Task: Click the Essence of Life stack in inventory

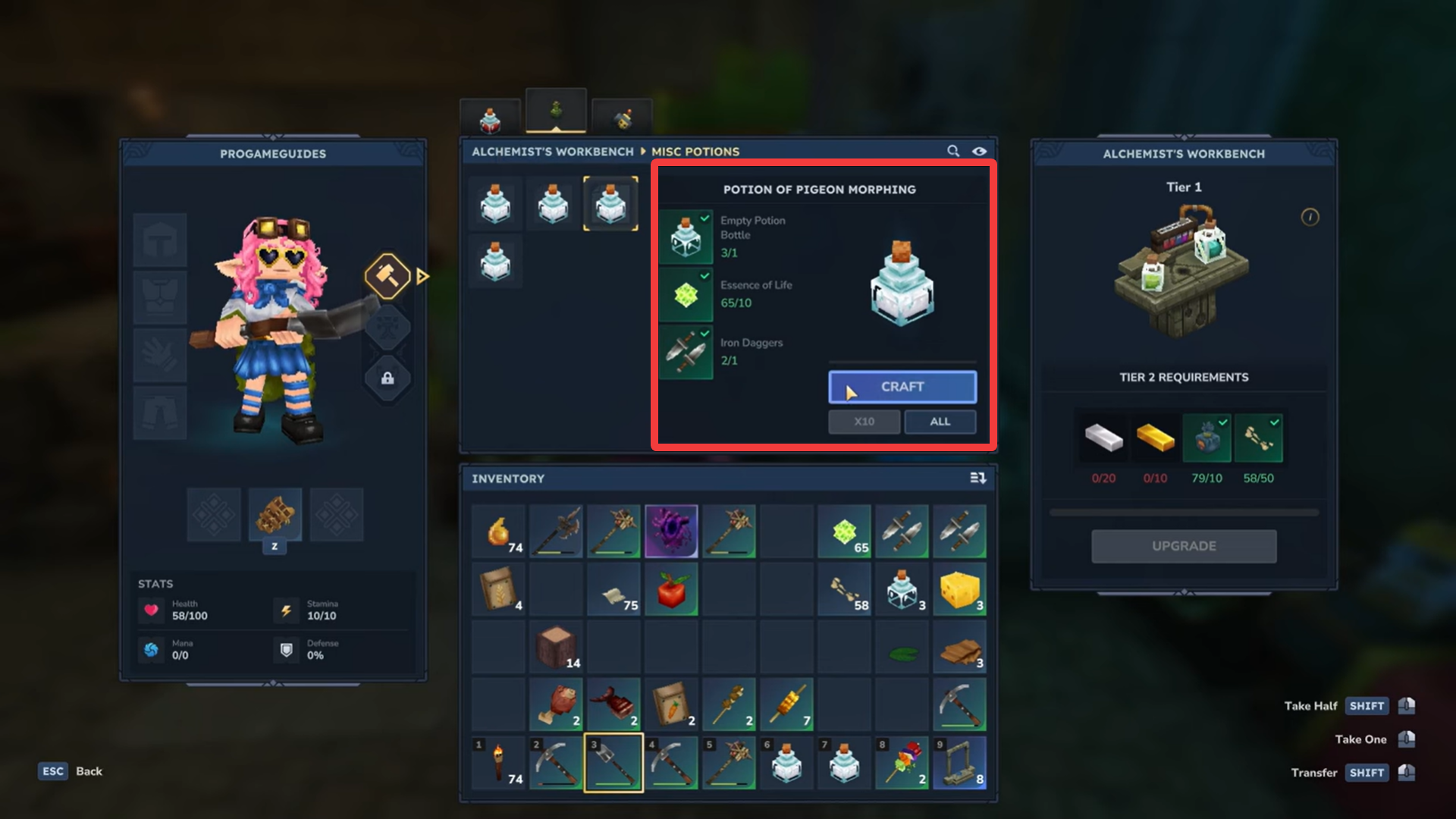Action: pos(844,532)
